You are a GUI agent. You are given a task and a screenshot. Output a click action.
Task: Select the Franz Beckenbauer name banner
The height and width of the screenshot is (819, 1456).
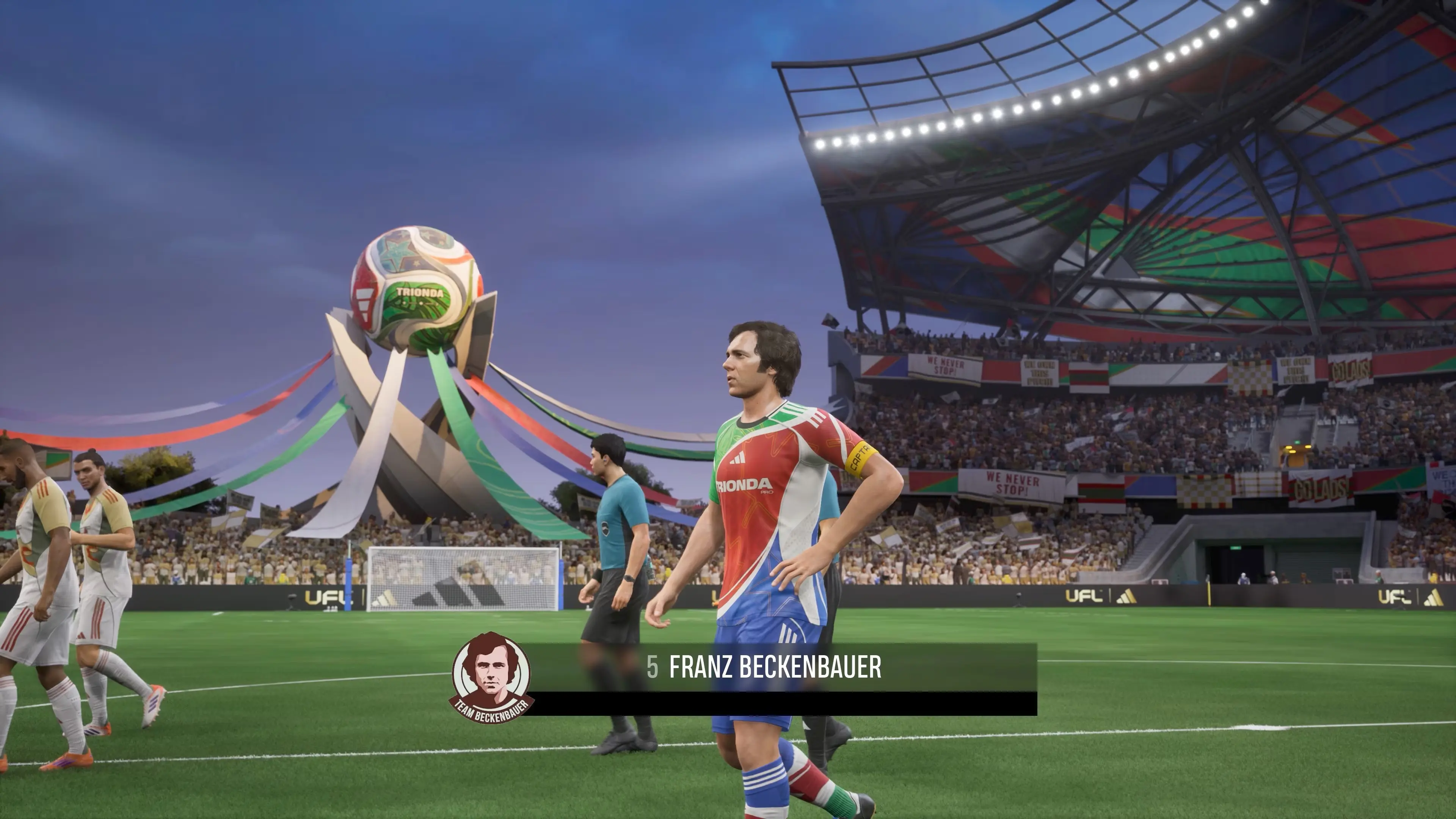click(x=774, y=667)
